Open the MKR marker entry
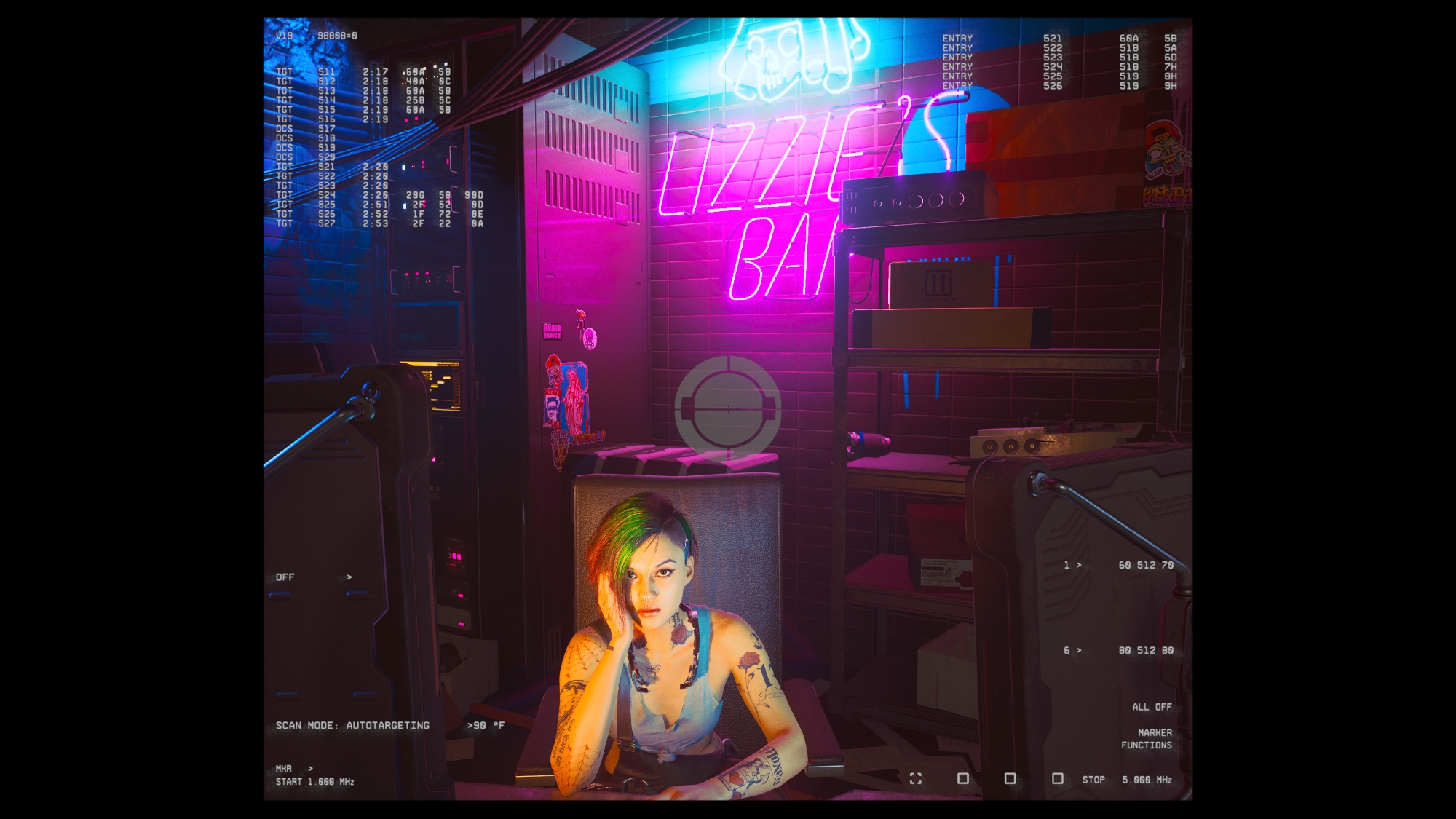 click(x=284, y=769)
